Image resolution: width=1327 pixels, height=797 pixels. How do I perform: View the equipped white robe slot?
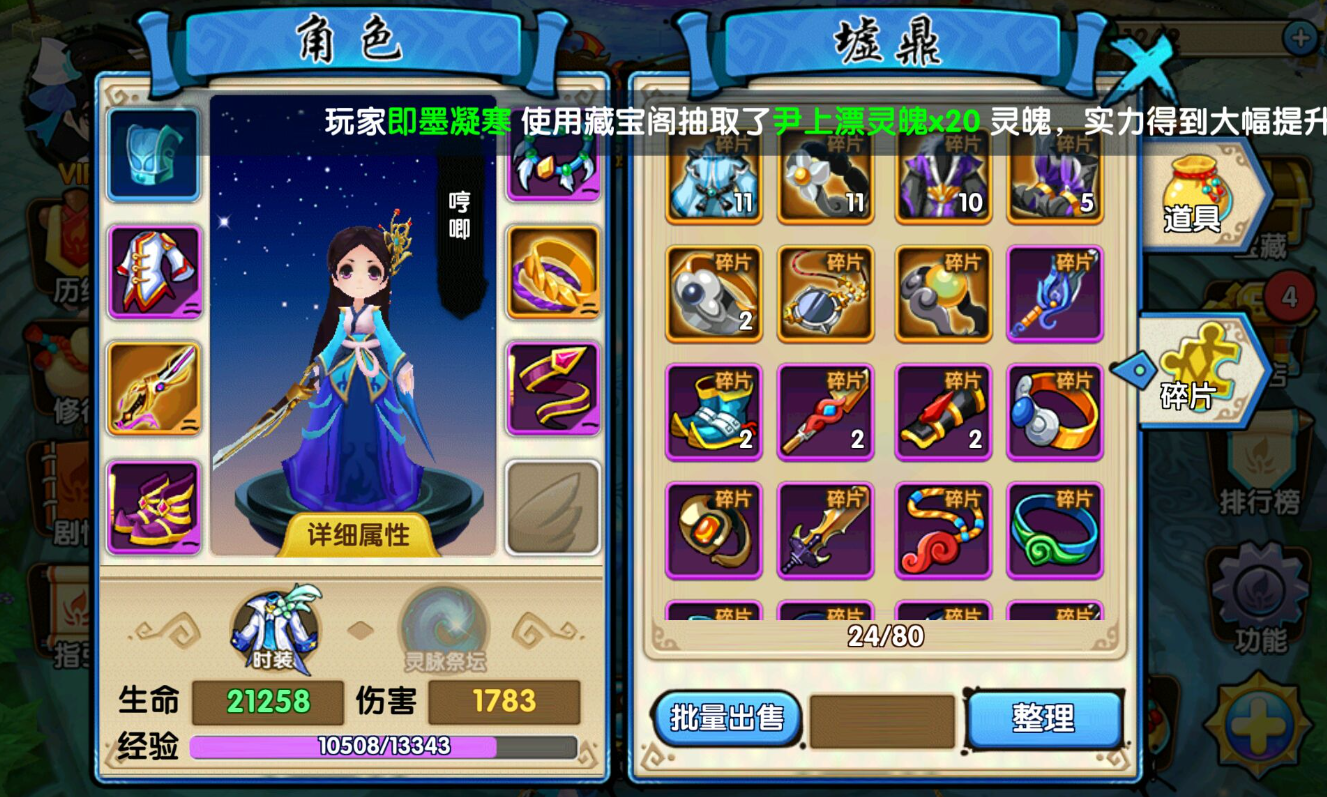[x=154, y=271]
